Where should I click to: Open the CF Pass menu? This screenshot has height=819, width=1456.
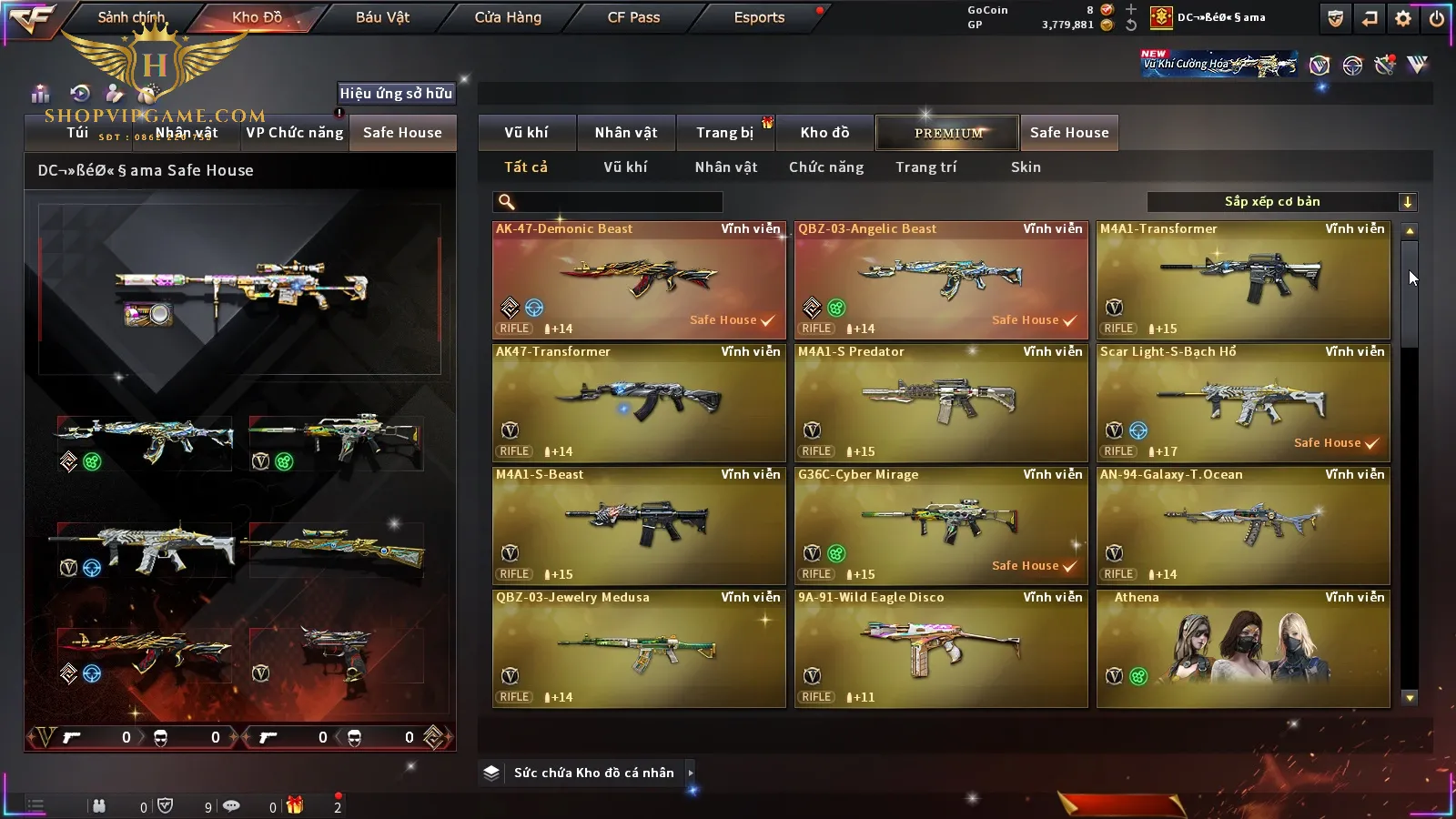click(x=633, y=17)
